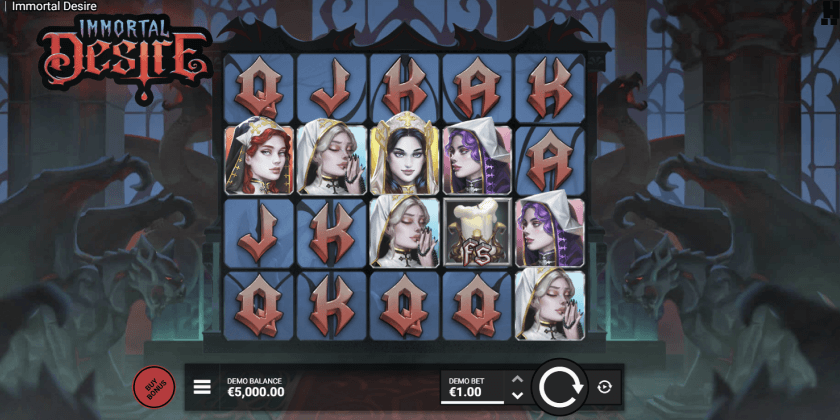Open the autoplay settings
Viewport: 840px width, 420px height.
[604, 387]
